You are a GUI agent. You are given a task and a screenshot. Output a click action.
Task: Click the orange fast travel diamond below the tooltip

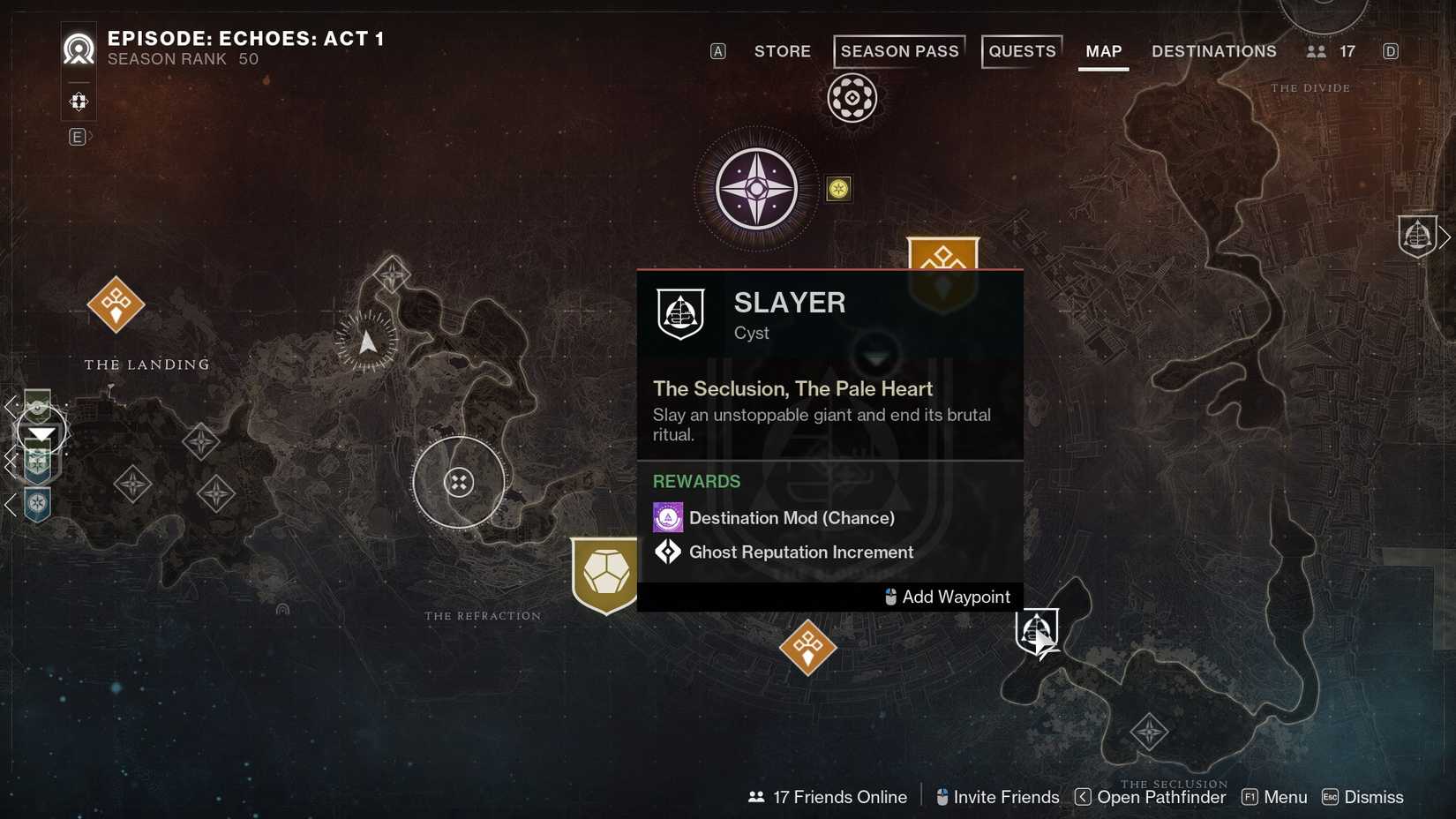807,648
